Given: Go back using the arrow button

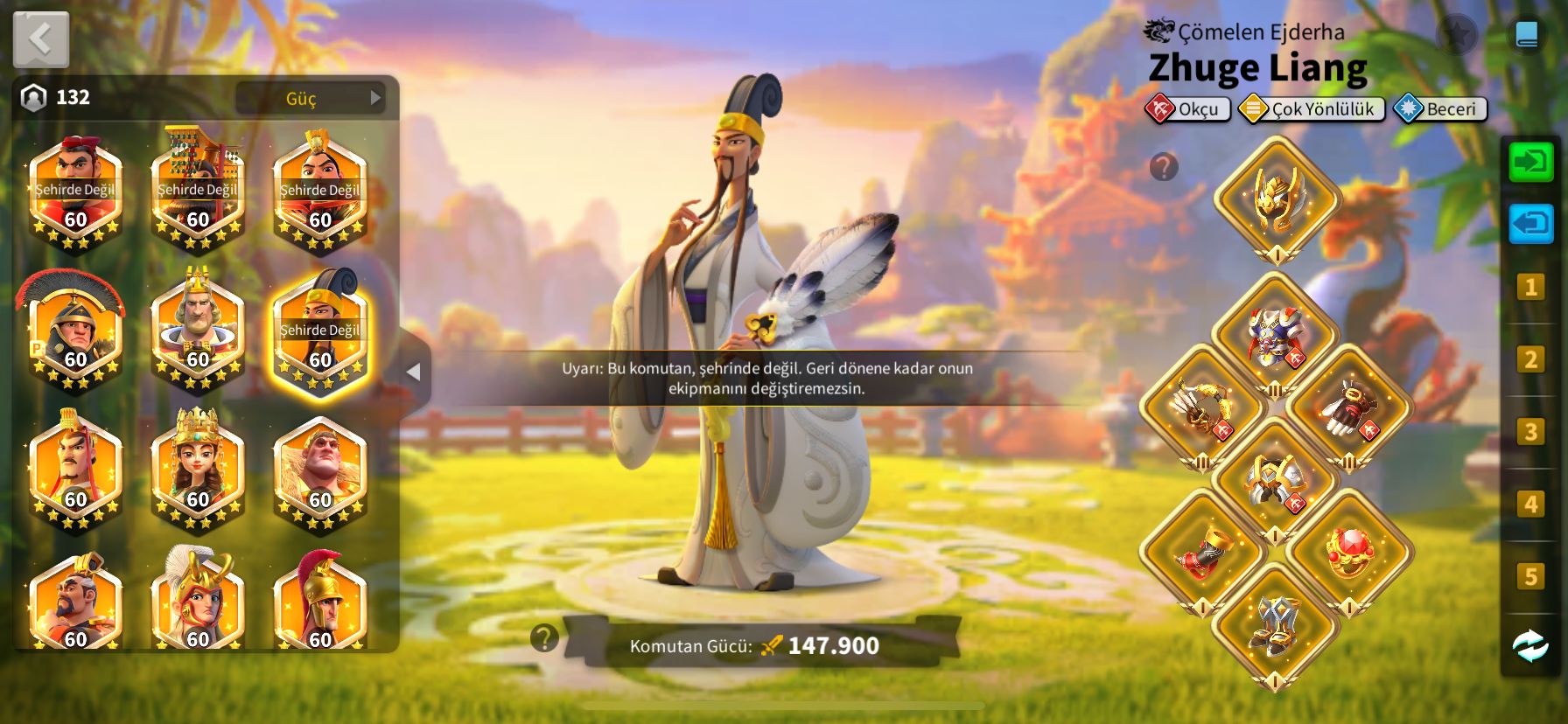Looking at the screenshot, I should 41,39.
